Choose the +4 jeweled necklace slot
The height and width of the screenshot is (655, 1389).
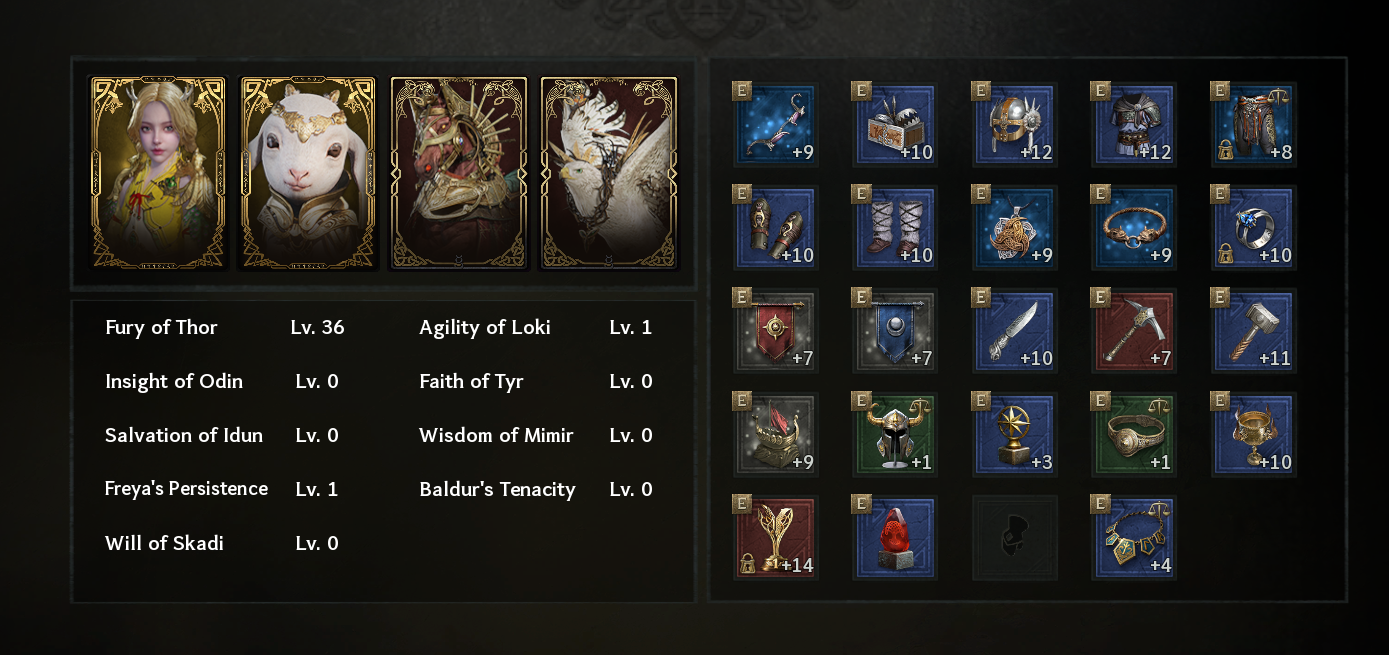pos(1133,538)
